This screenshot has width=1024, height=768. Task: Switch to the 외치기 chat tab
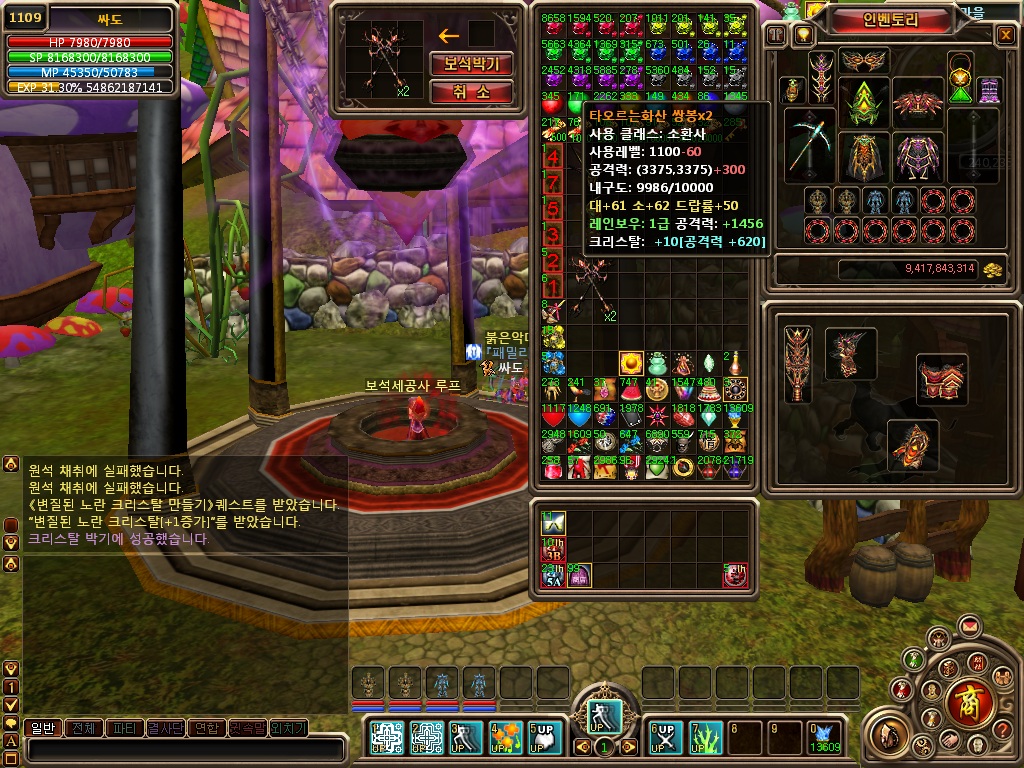289,728
